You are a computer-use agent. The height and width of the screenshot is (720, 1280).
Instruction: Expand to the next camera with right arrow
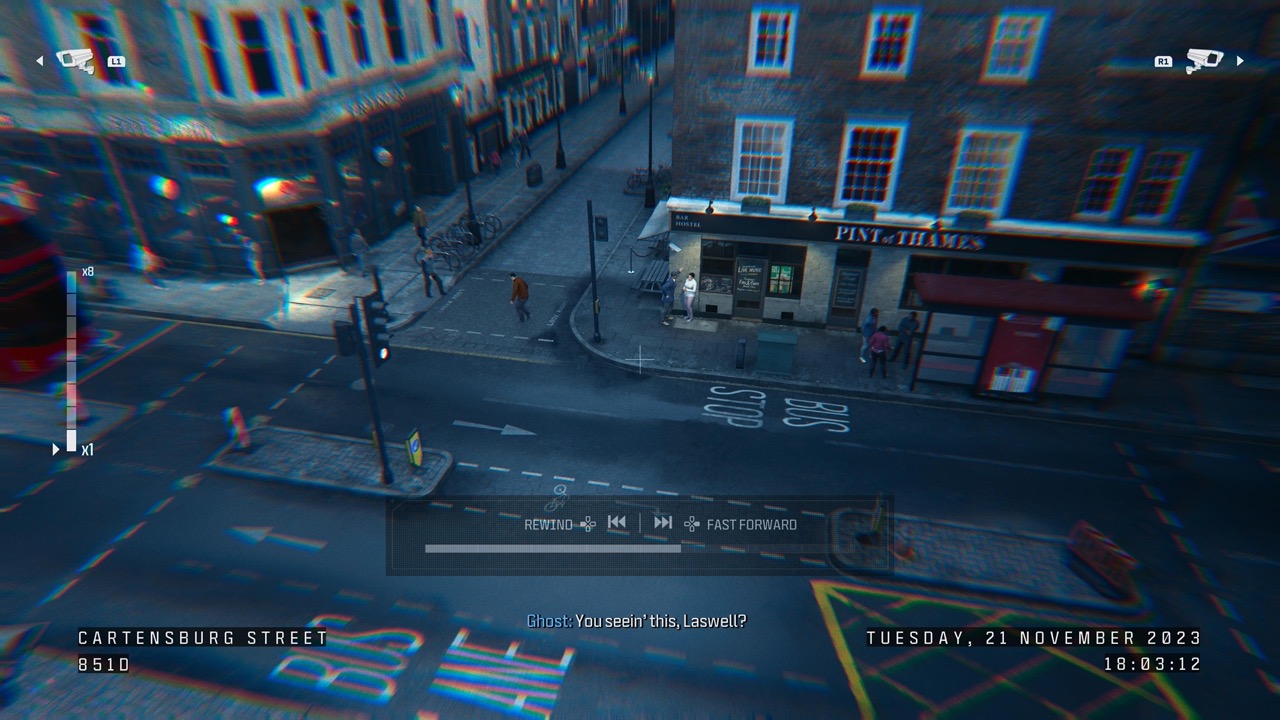1240,60
